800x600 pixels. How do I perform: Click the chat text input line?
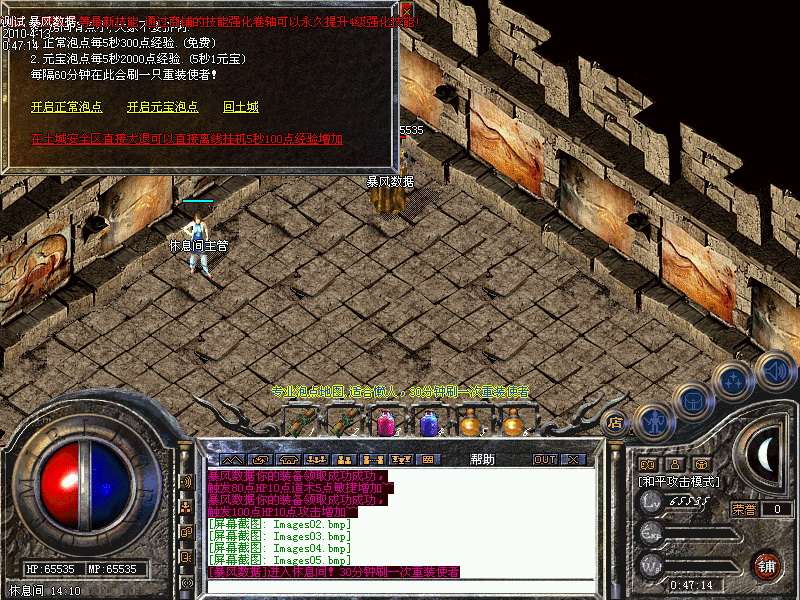click(x=400, y=585)
